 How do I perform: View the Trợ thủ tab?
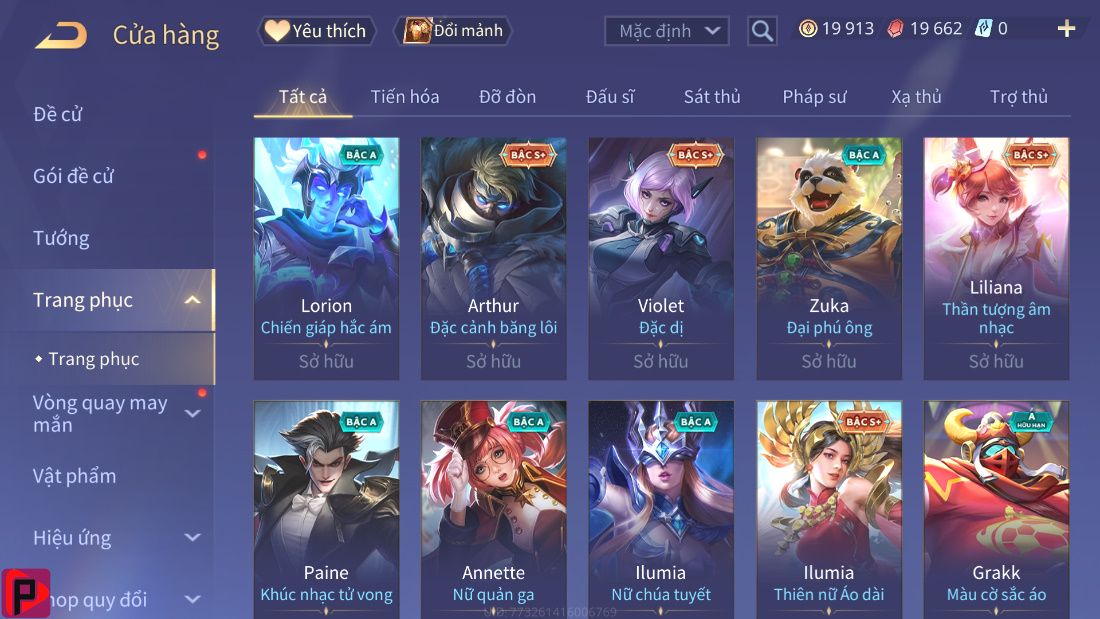click(1019, 97)
